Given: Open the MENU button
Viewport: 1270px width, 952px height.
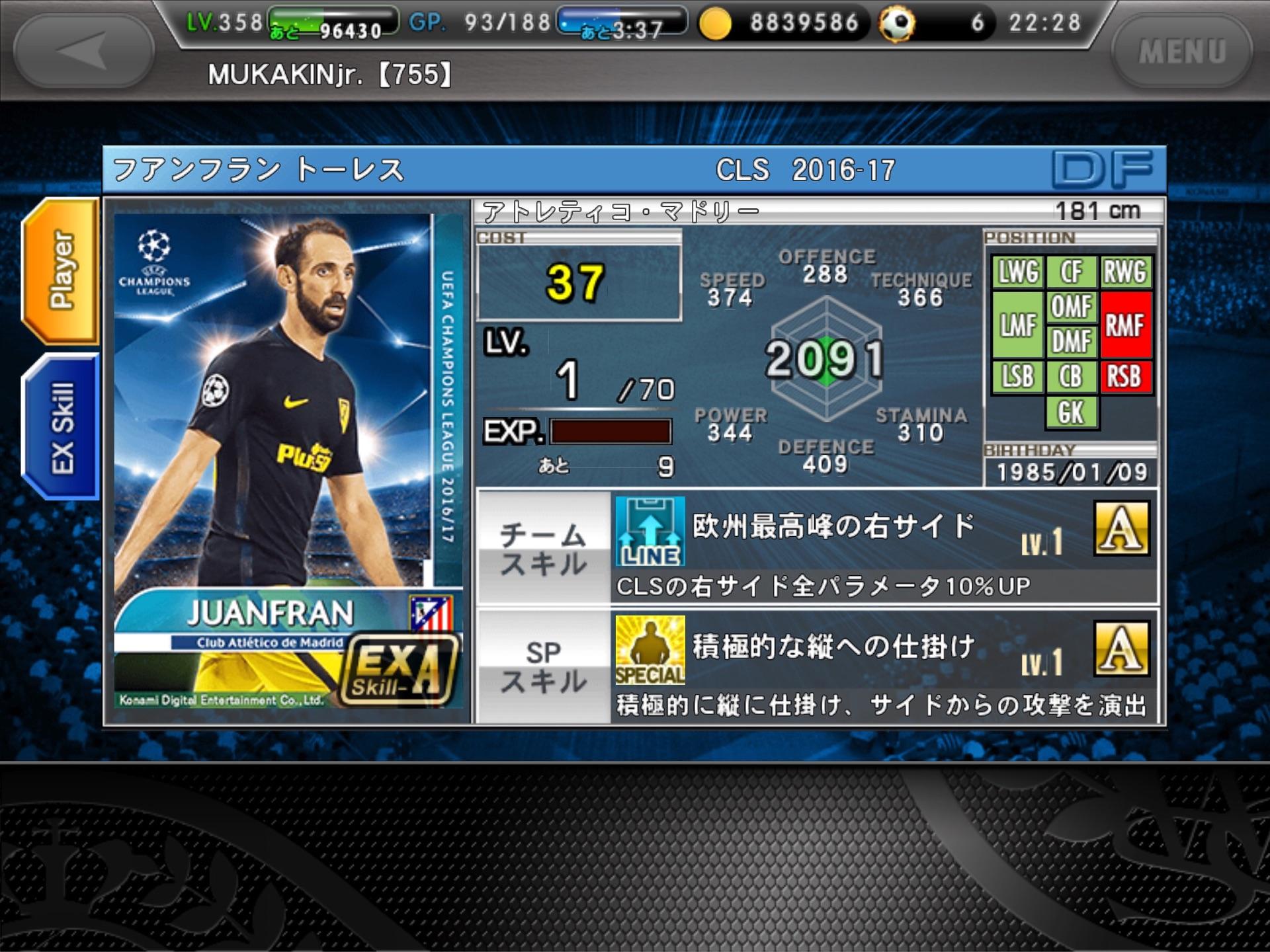Looking at the screenshot, I should click(x=1182, y=52).
